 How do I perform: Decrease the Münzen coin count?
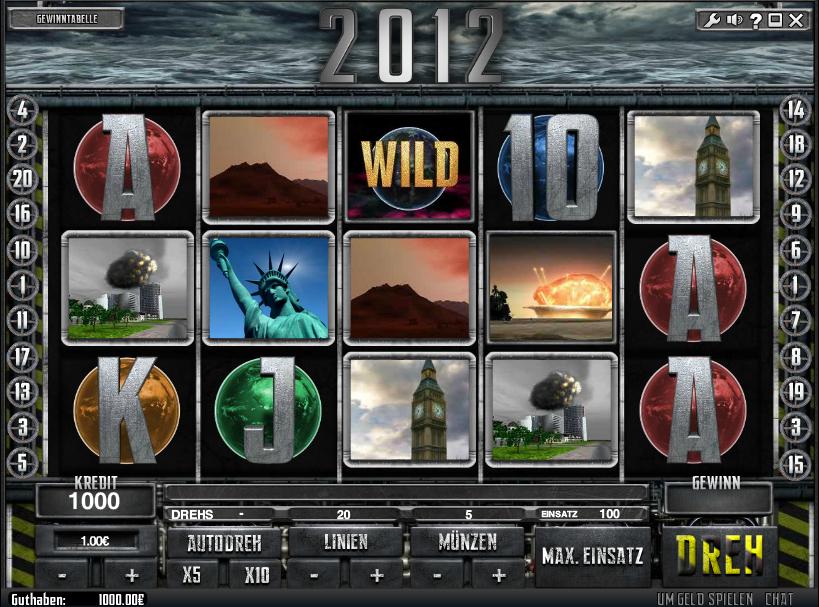point(440,576)
